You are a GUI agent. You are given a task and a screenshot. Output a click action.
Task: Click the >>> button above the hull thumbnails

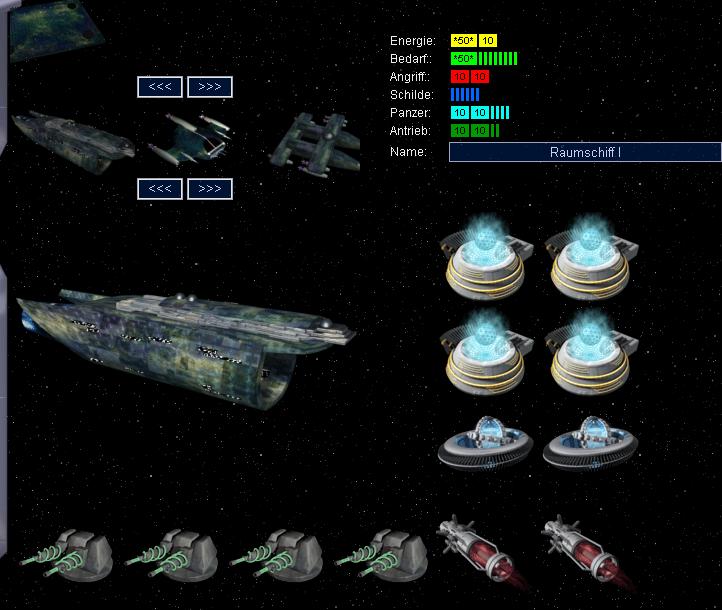(x=210, y=87)
